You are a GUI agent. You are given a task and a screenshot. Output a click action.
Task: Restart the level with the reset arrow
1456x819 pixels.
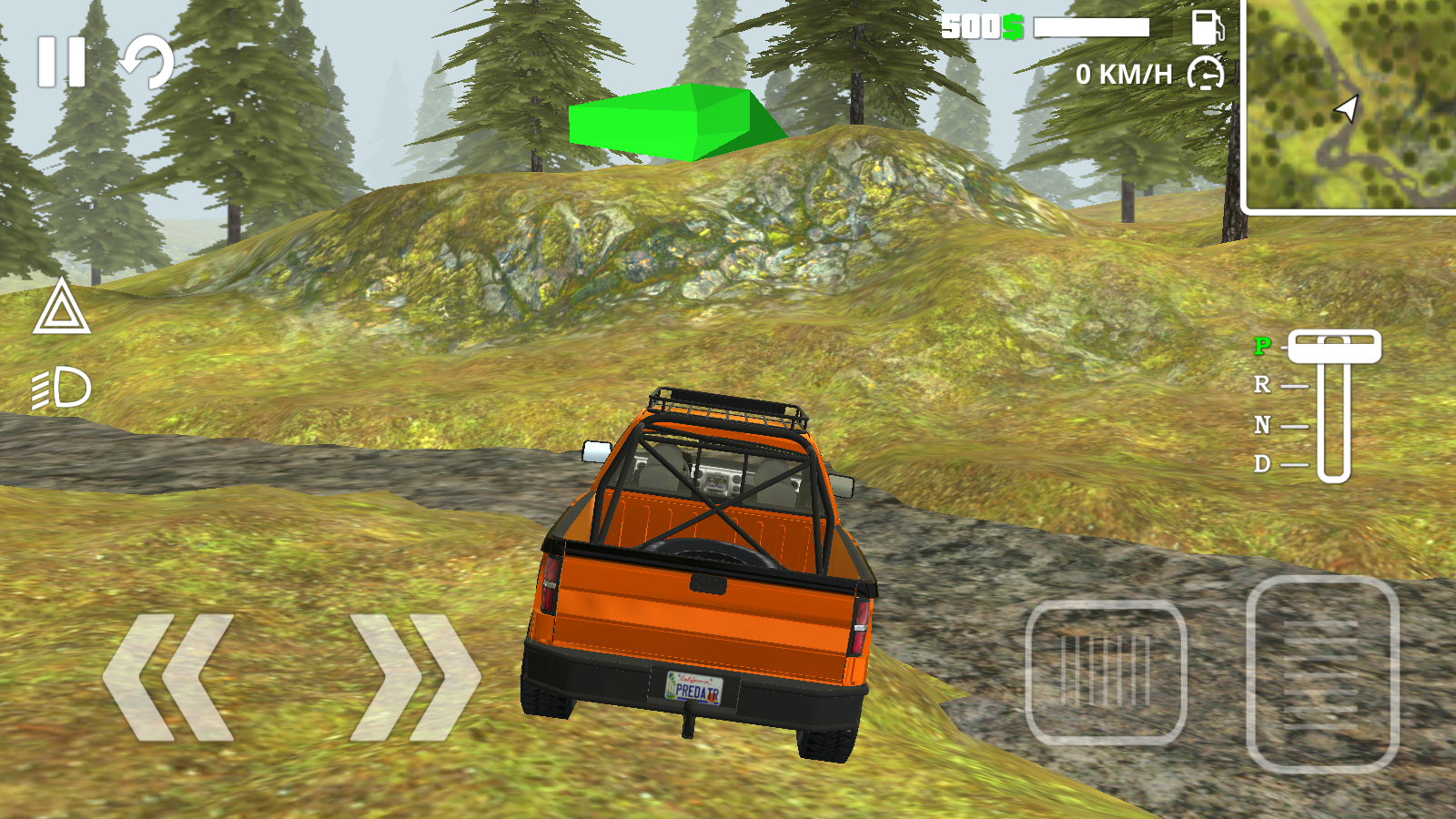146,61
